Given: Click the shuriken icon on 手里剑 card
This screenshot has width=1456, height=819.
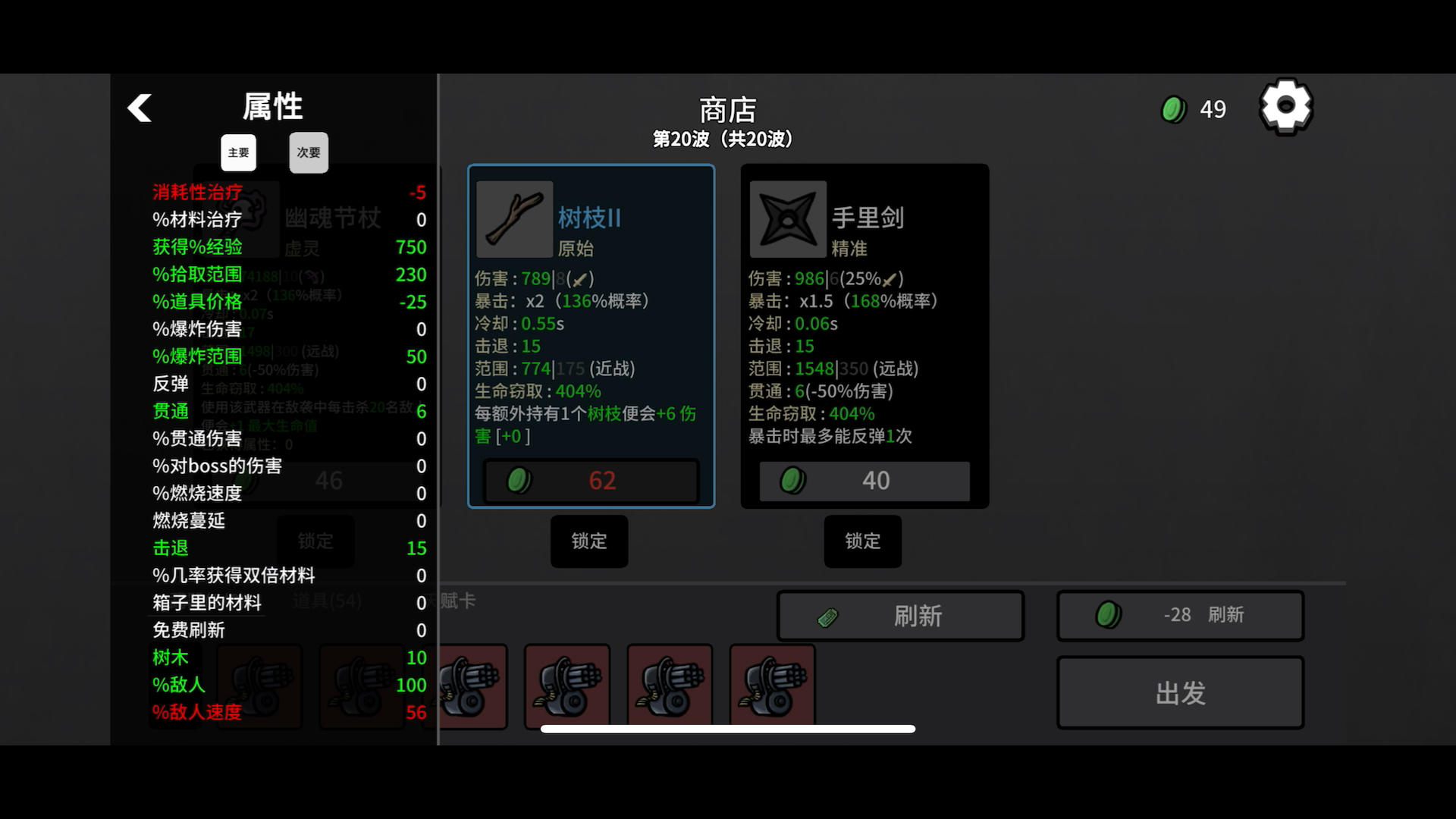Looking at the screenshot, I should tap(787, 218).
